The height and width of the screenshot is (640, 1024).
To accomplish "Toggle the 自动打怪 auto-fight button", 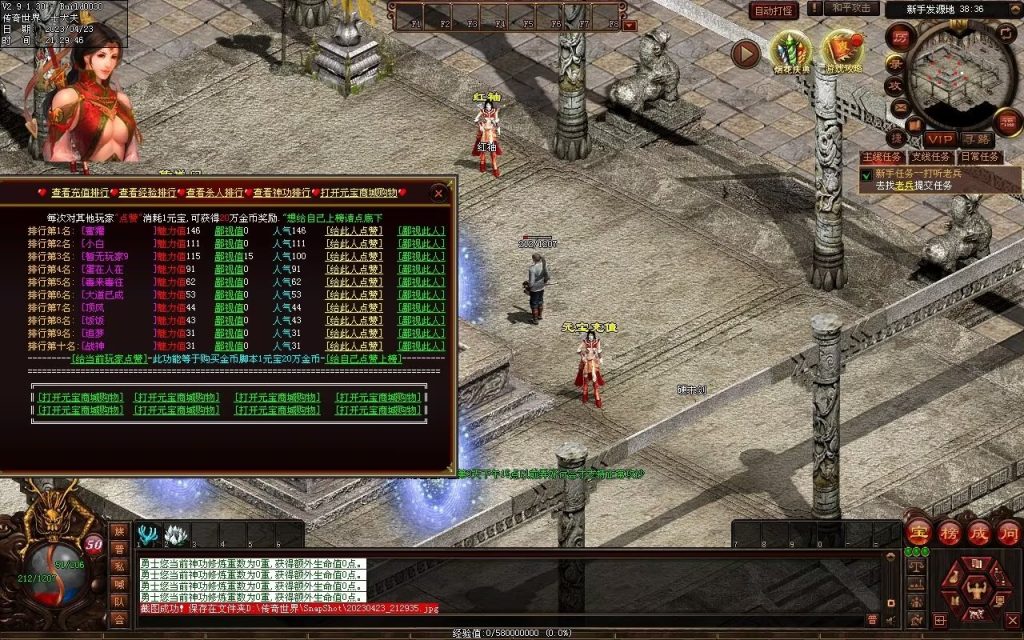I will [774, 10].
